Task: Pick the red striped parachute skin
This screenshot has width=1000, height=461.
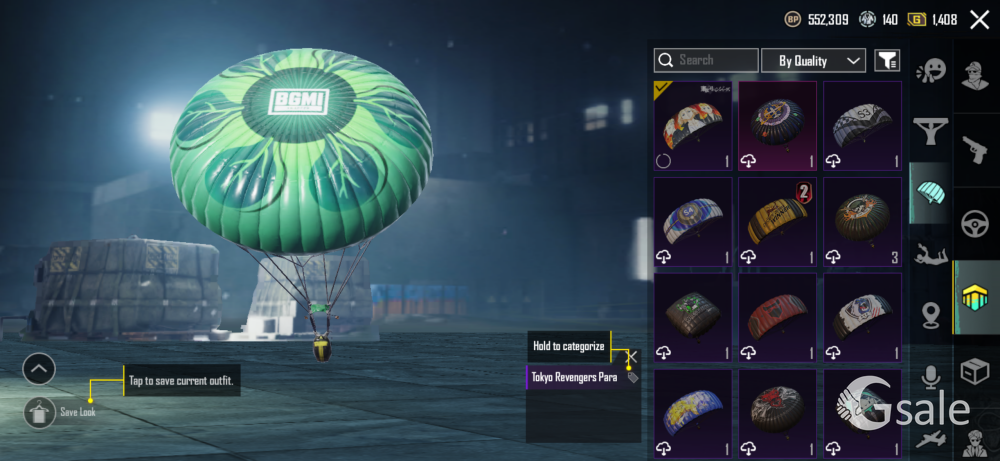Action: (777, 317)
